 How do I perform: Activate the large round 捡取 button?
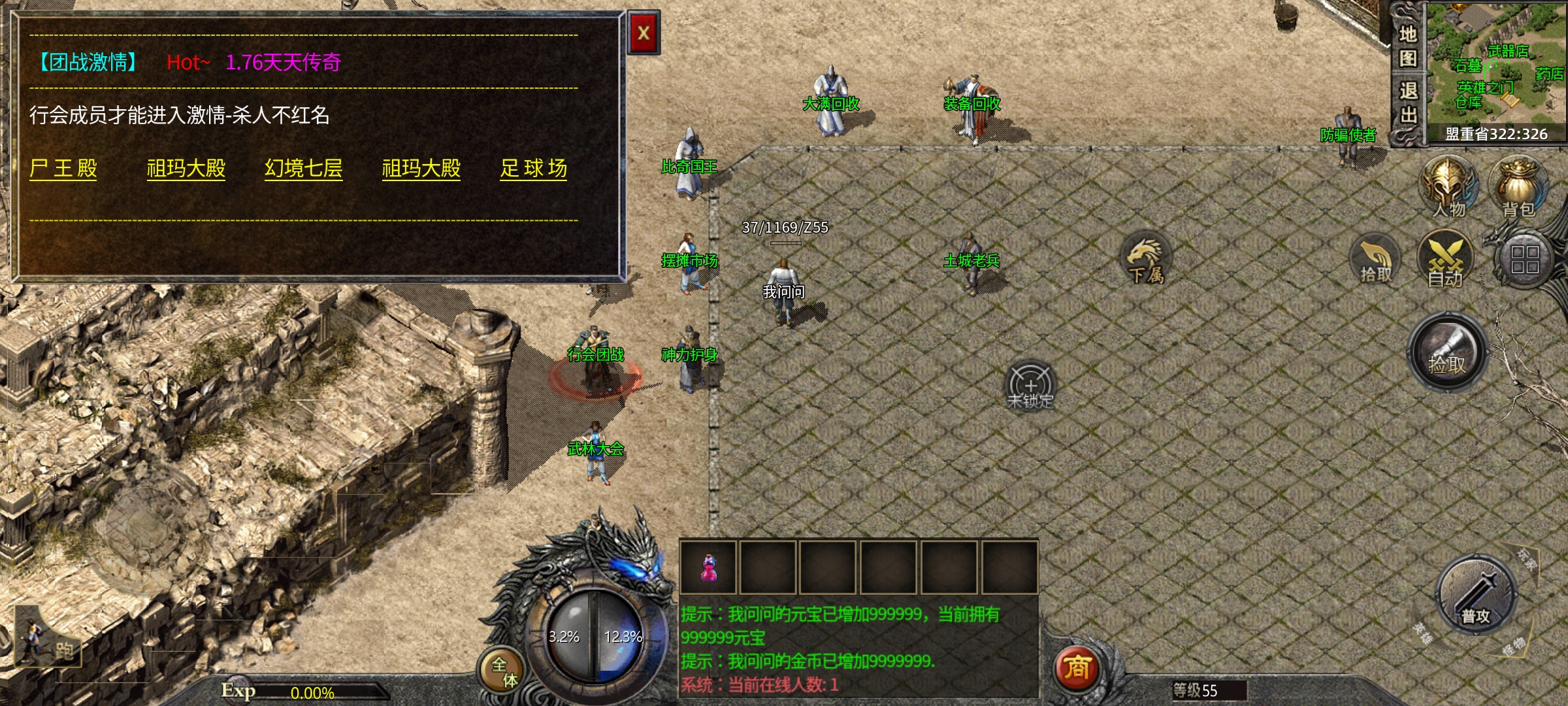click(x=1447, y=353)
